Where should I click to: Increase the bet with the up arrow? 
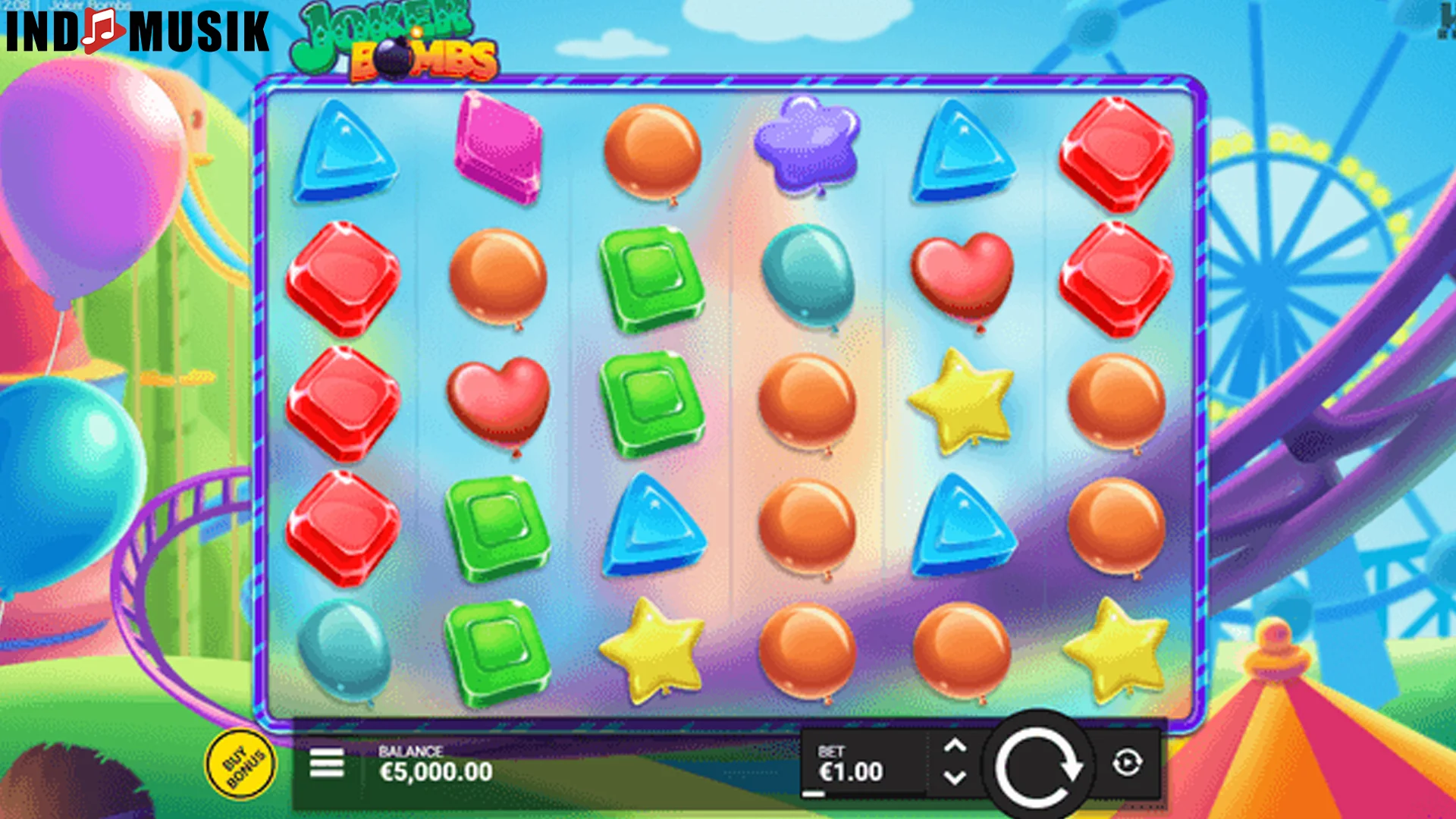[955, 746]
